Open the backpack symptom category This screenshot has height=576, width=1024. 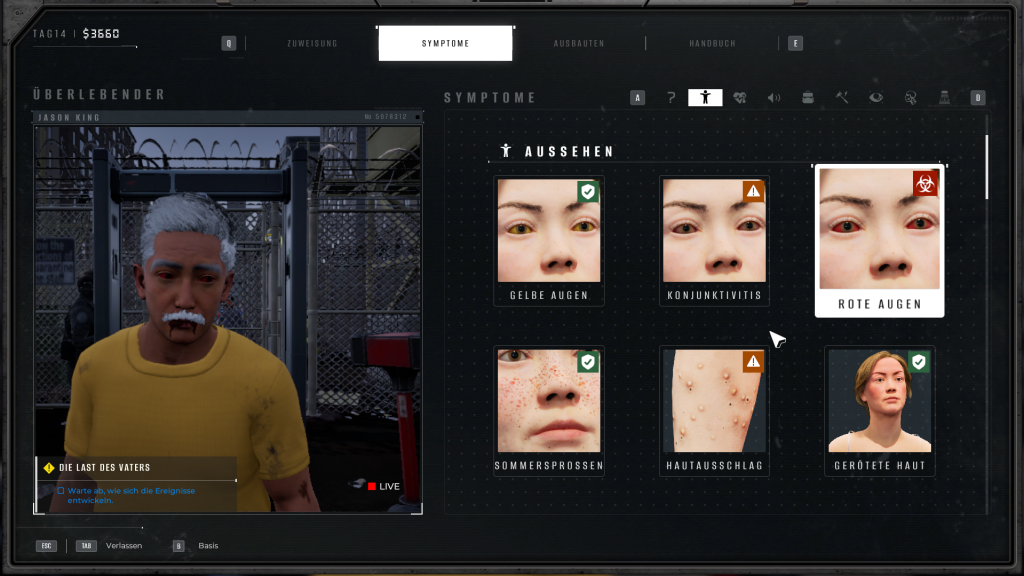pos(808,98)
